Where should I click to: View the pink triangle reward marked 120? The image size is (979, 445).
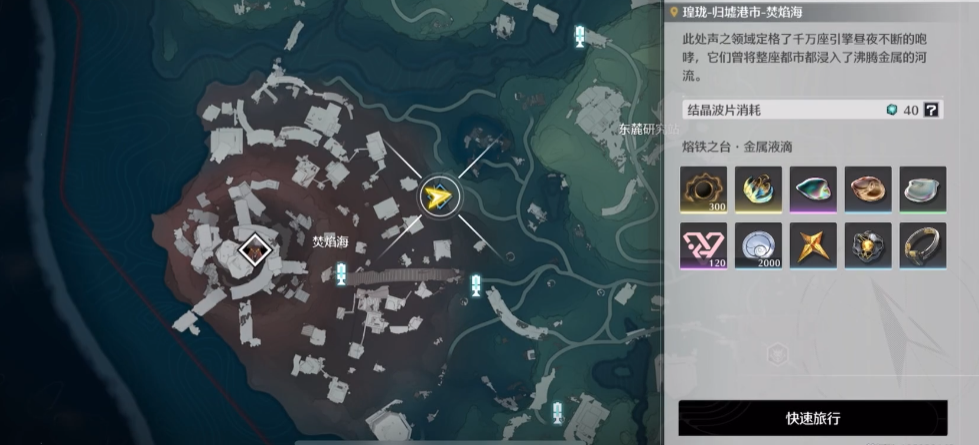tap(703, 245)
